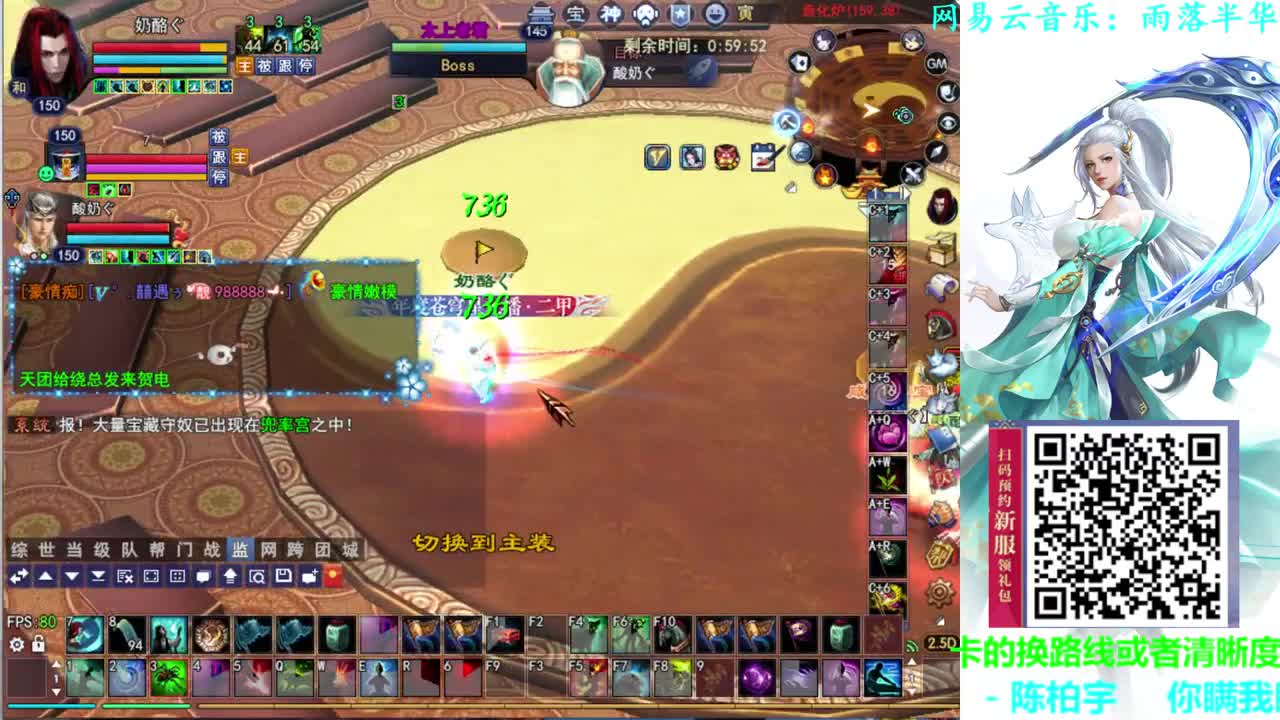Collapse the chat with the double down-arrow
The height and width of the screenshot is (720, 1280).
pyautogui.click(x=98, y=578)
